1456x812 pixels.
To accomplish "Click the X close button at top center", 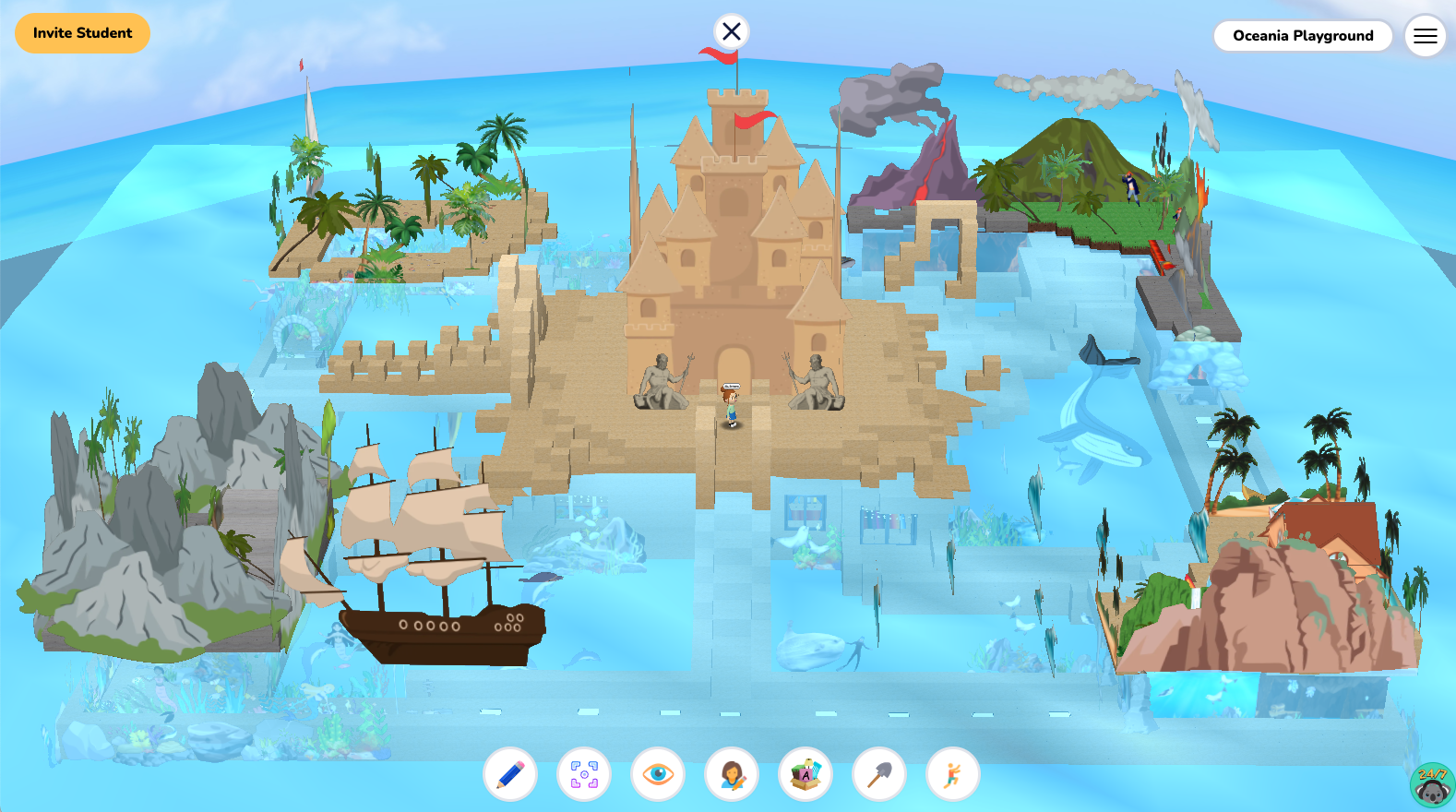I will pyautogui.click(x=731, y=30).
